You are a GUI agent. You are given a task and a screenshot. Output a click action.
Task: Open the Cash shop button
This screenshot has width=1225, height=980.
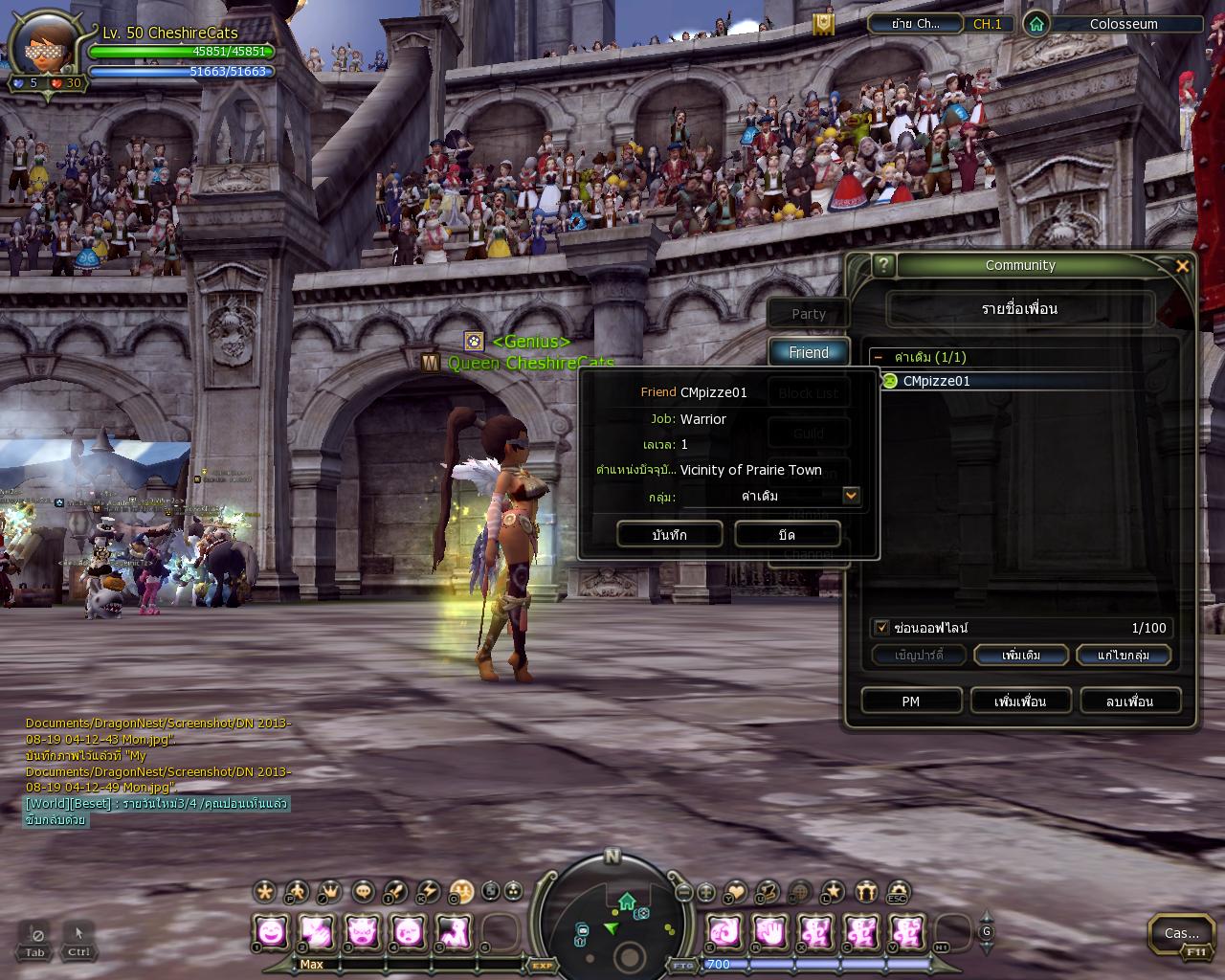[x=1181, y=933]
